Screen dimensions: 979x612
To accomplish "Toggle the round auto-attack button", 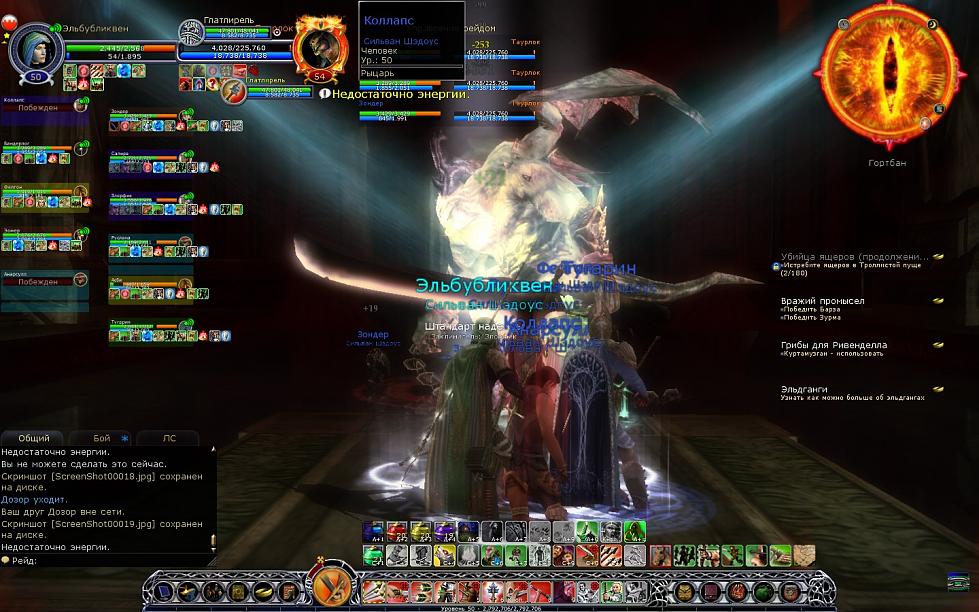I will [328, 588].
